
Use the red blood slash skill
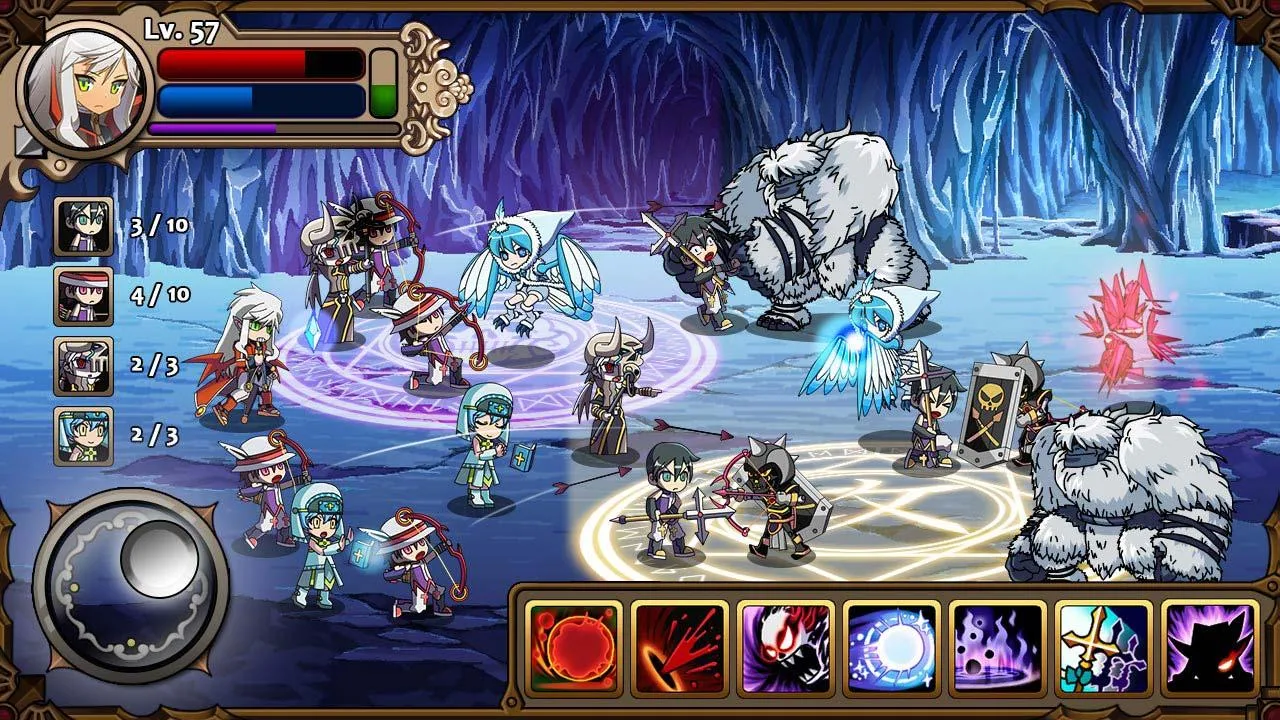point(679,647)
